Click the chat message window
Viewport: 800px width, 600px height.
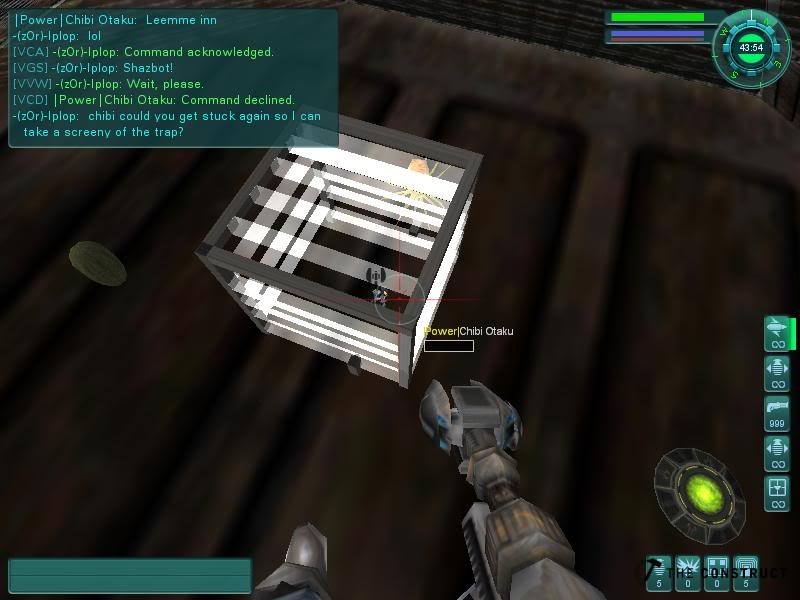pos(172,78)
